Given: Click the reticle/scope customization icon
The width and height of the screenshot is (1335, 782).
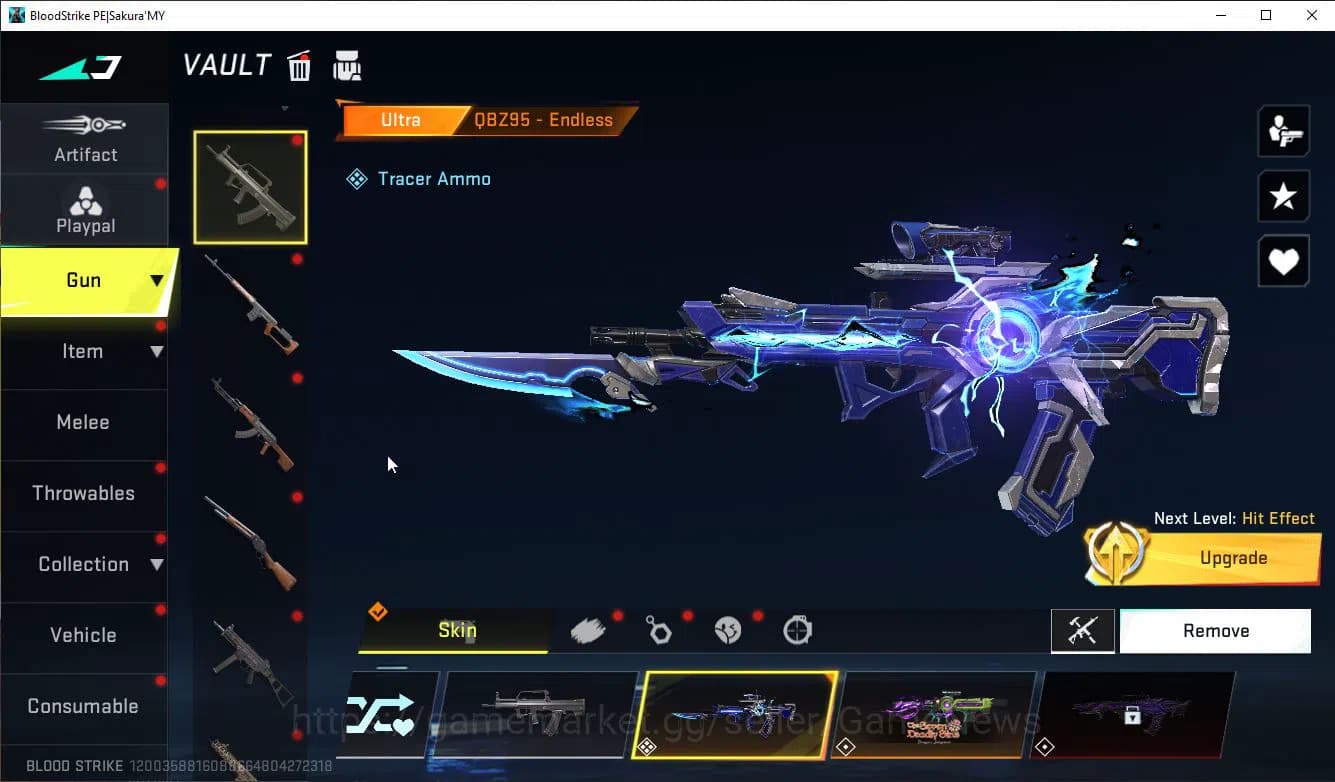Looking at the screenshot, I should pyautogui.click(x=797, y=630).
